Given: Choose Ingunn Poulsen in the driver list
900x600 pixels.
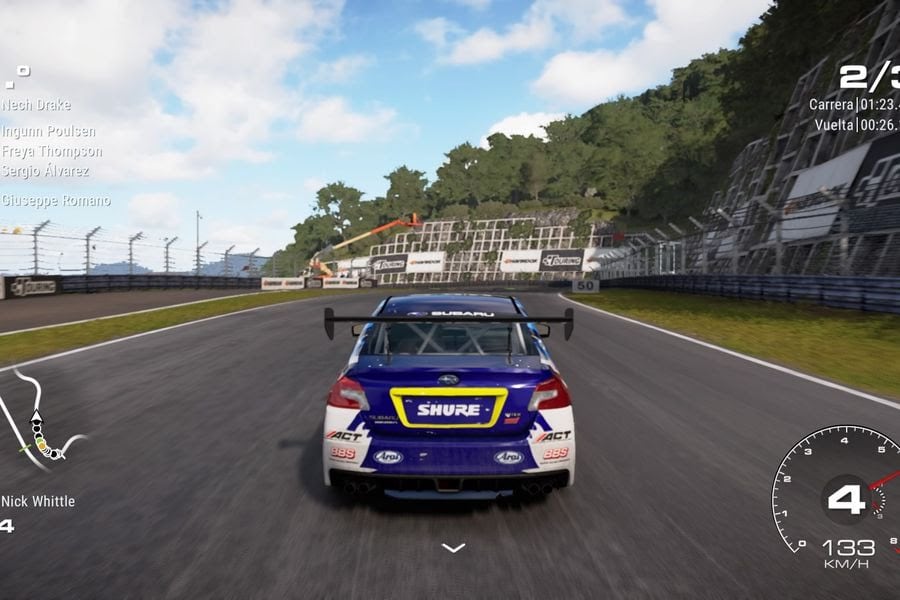Looking at the screenshot, I should pyautogui.click(x=49, y=131).
